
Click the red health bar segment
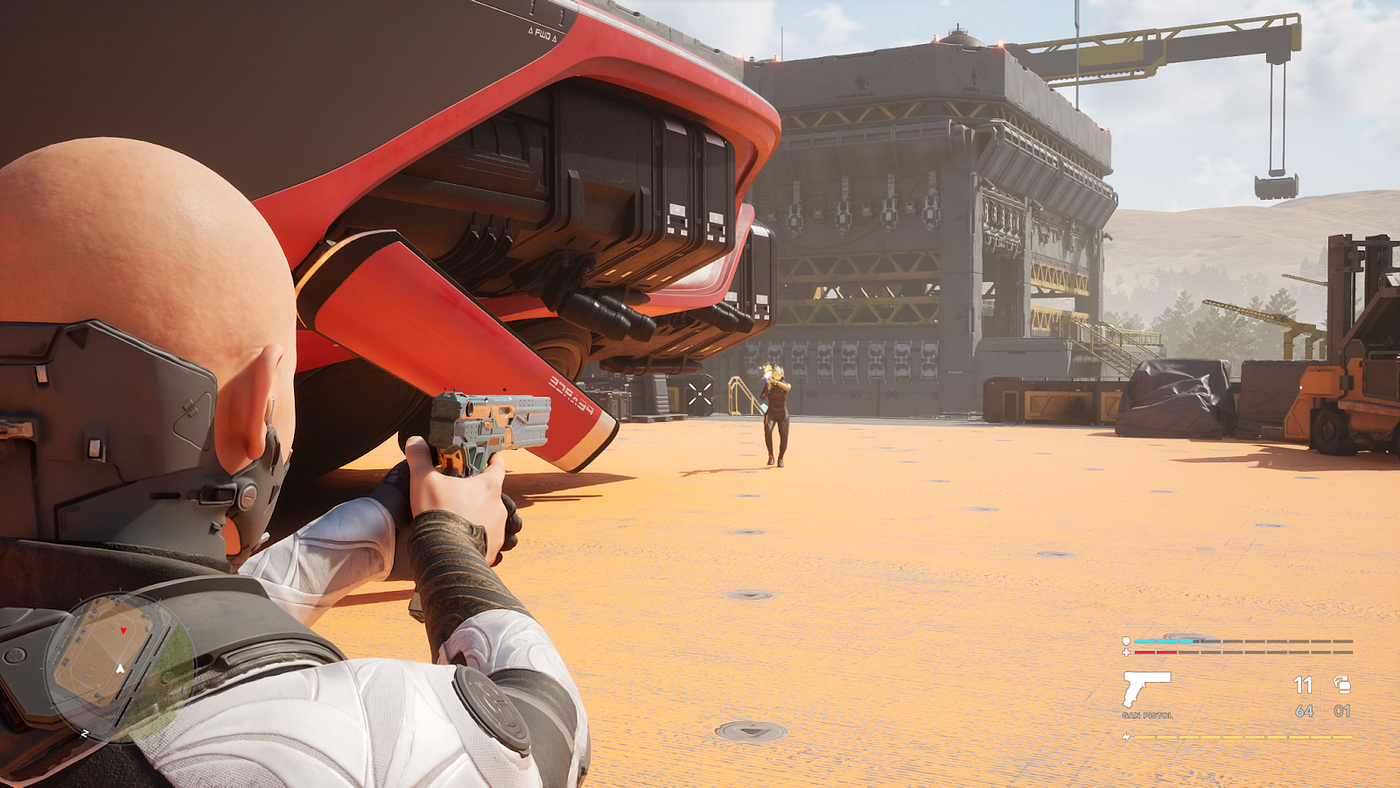[1156, 652]
